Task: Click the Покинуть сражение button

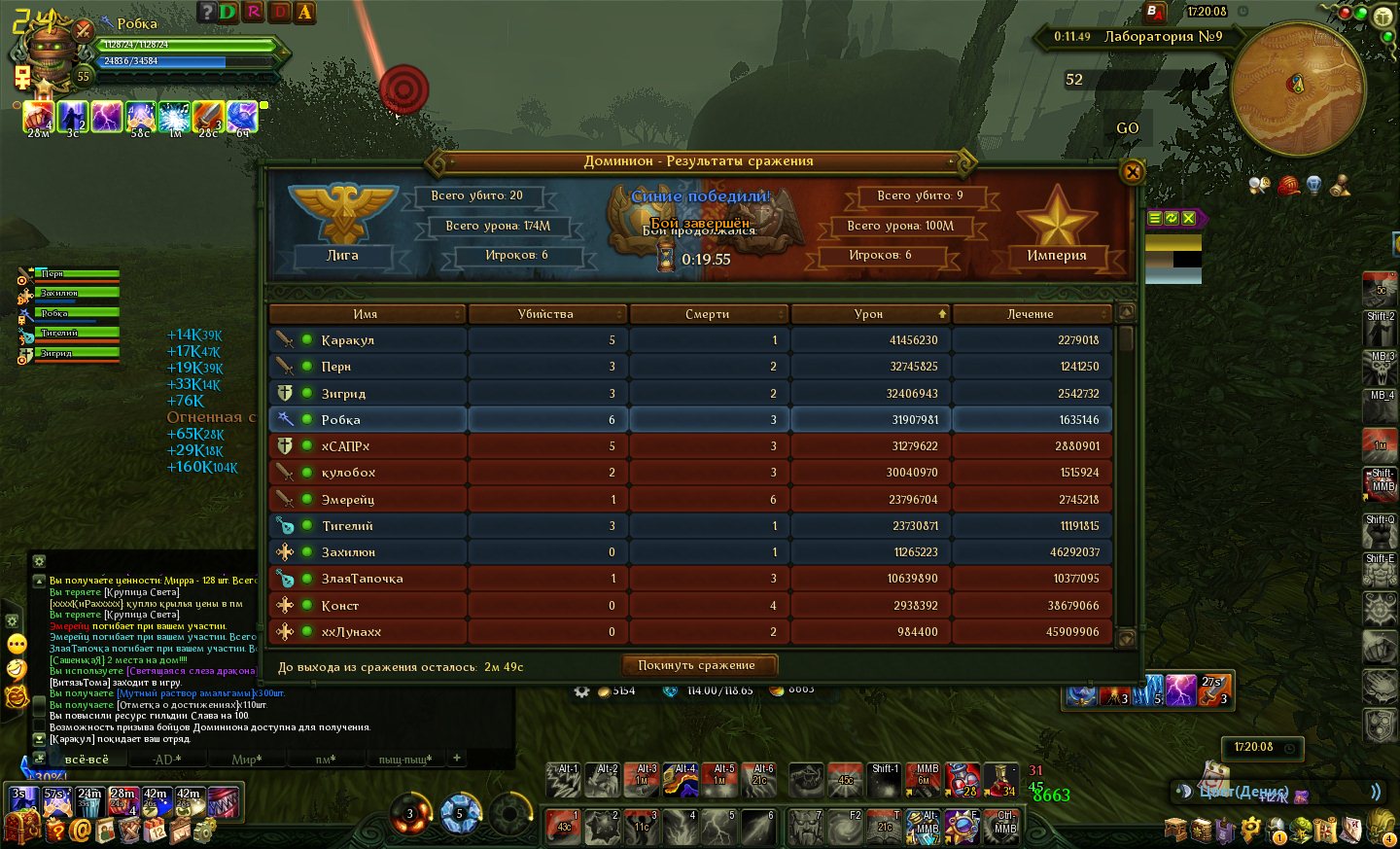Action: [696, 665]
